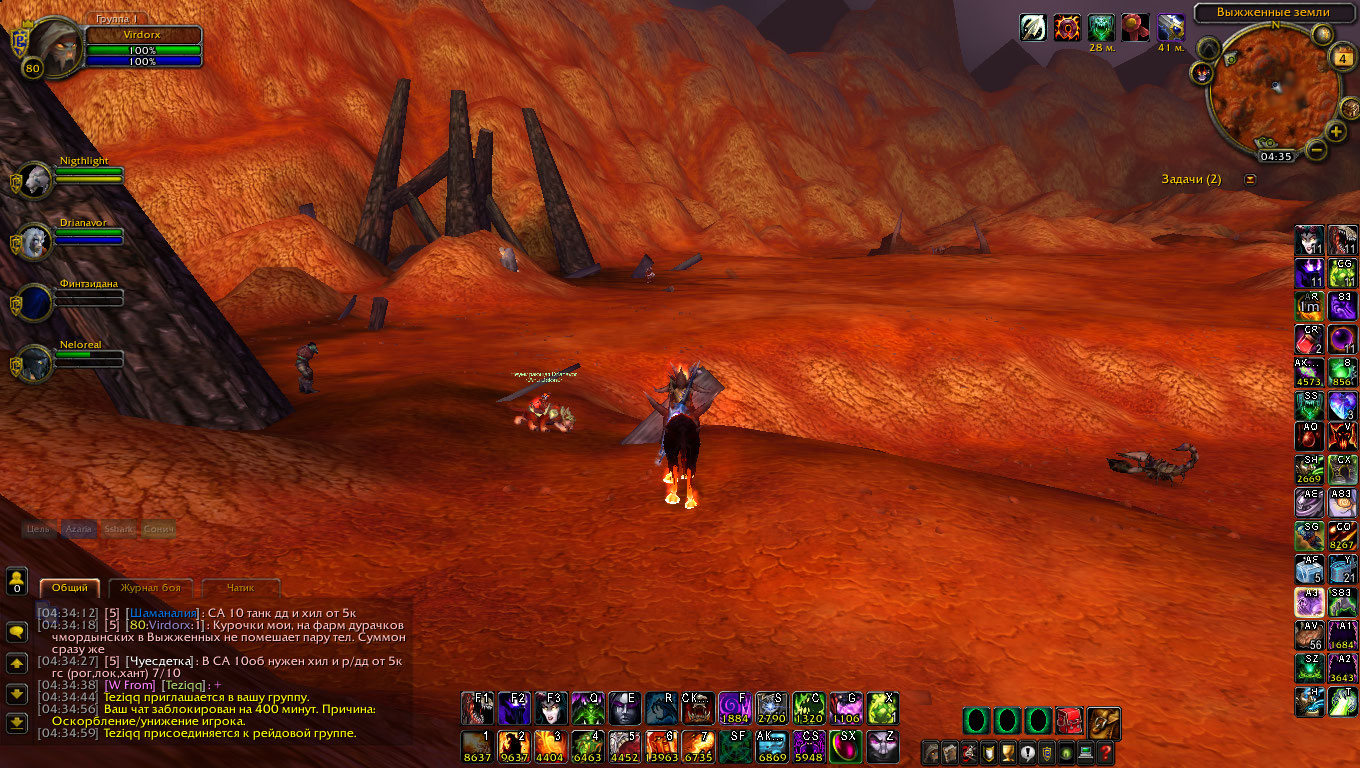Open the Чатик chat tab

(241, 588)
